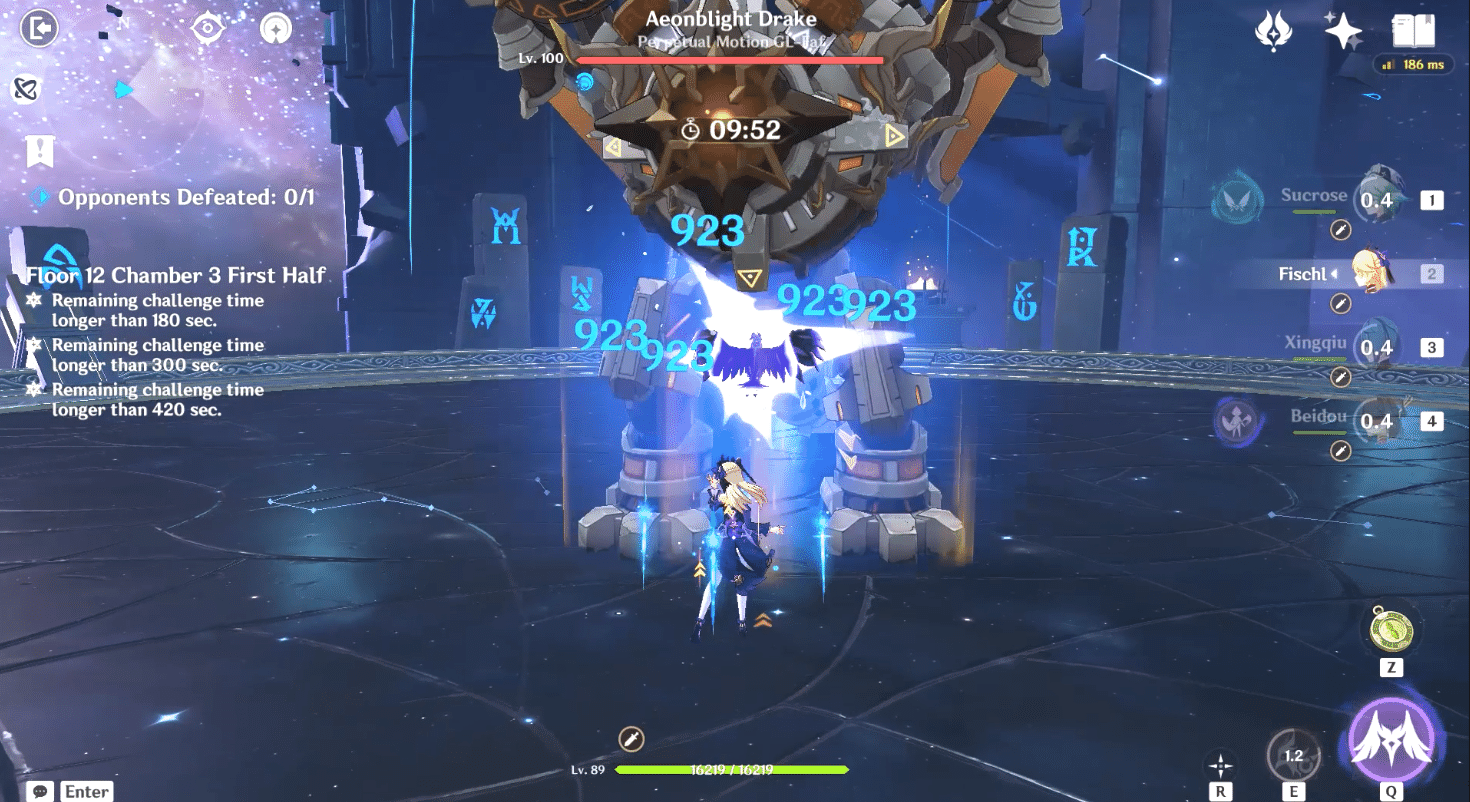Click the HoYoLAB event icon below exit
Screen dimensions: 1470x802
click(26, 89)
